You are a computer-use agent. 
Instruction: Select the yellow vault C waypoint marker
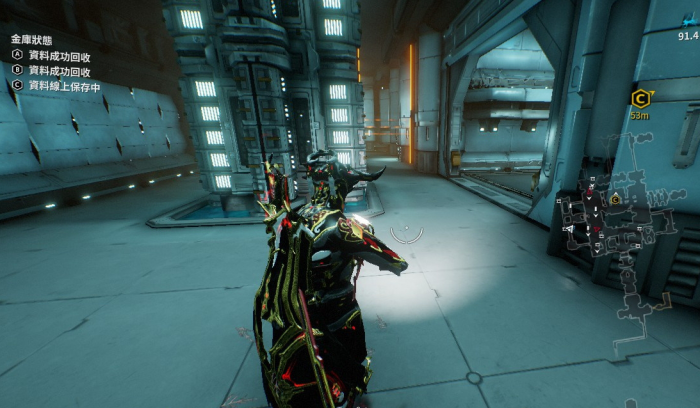(640, 97)
